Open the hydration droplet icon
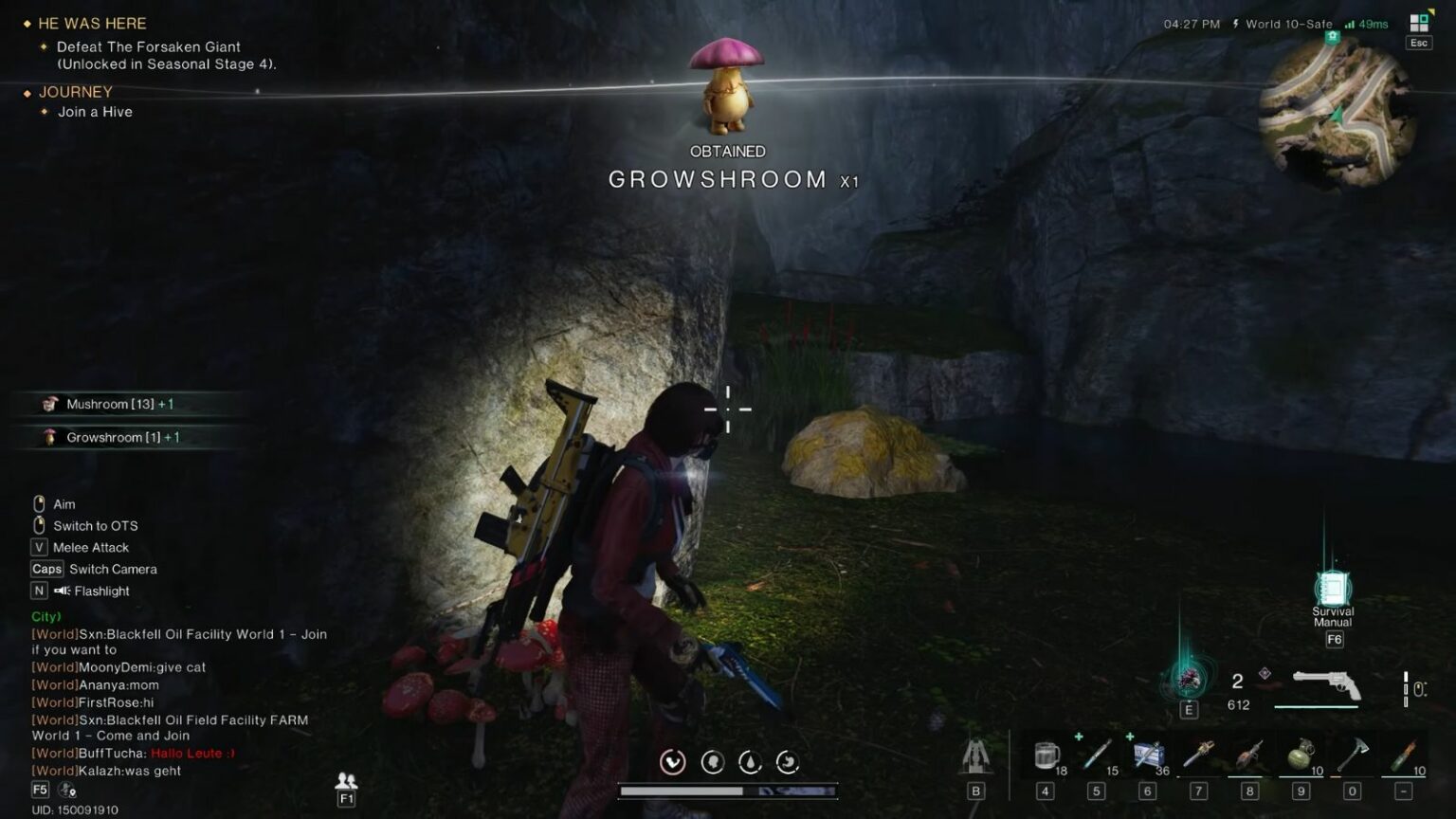The width and height of the screenshot is (1456, 819). coord(750,761)
